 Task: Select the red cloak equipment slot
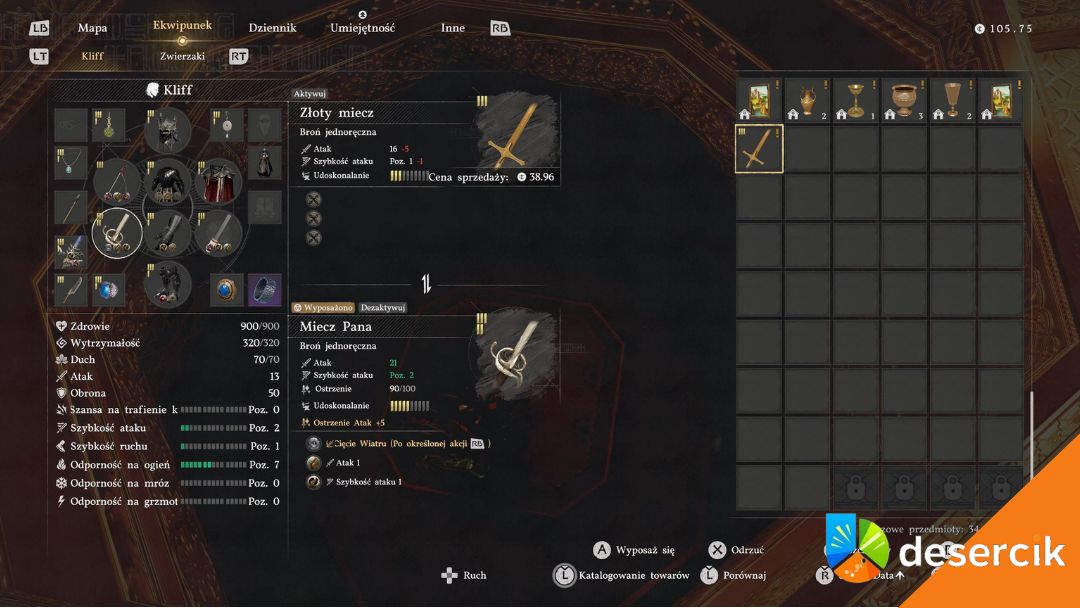[x=218, y=182]
